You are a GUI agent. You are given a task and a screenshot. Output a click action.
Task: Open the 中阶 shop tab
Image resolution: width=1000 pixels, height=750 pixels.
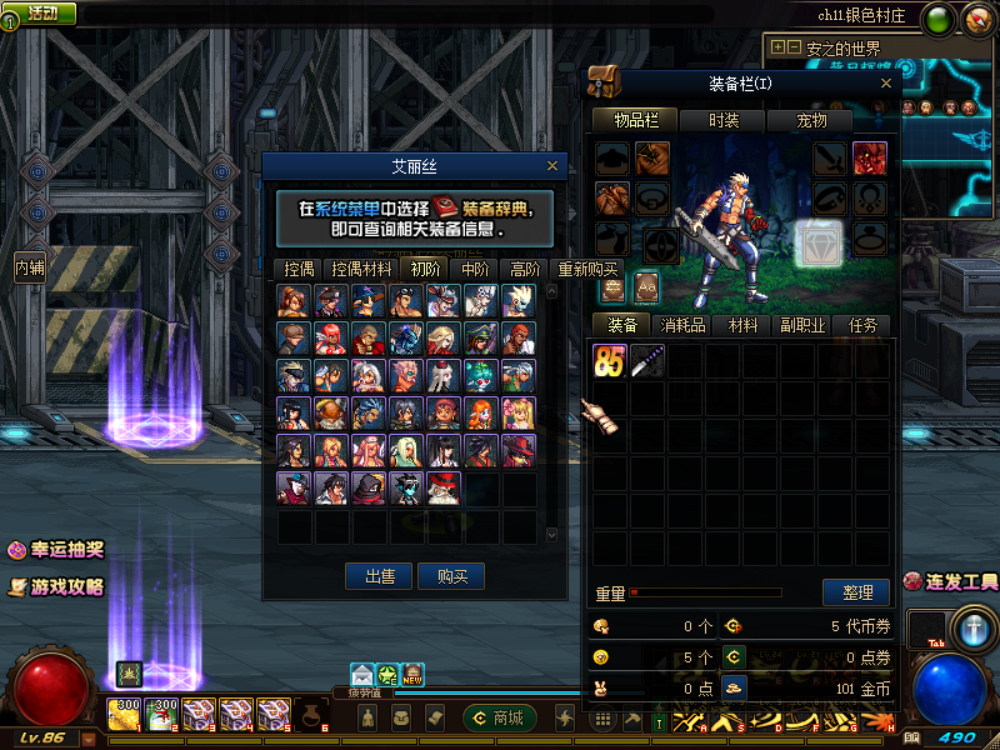pos(475,269)
